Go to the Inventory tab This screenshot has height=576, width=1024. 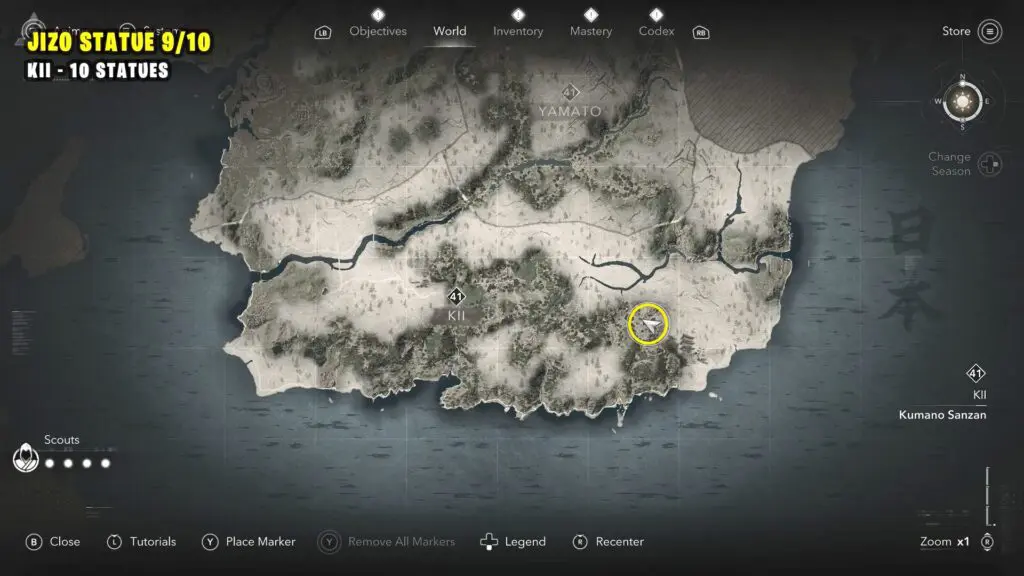pos(518,31)
